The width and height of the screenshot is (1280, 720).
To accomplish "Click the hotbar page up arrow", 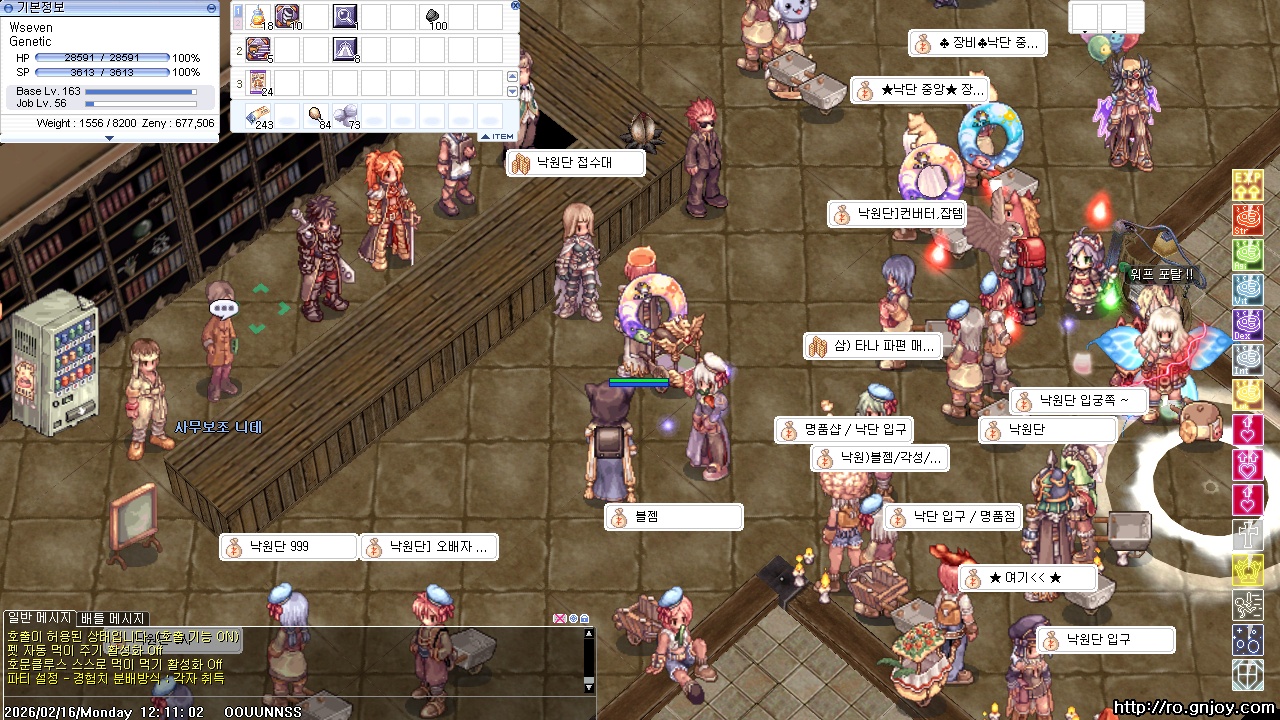I will coord(513,76).
